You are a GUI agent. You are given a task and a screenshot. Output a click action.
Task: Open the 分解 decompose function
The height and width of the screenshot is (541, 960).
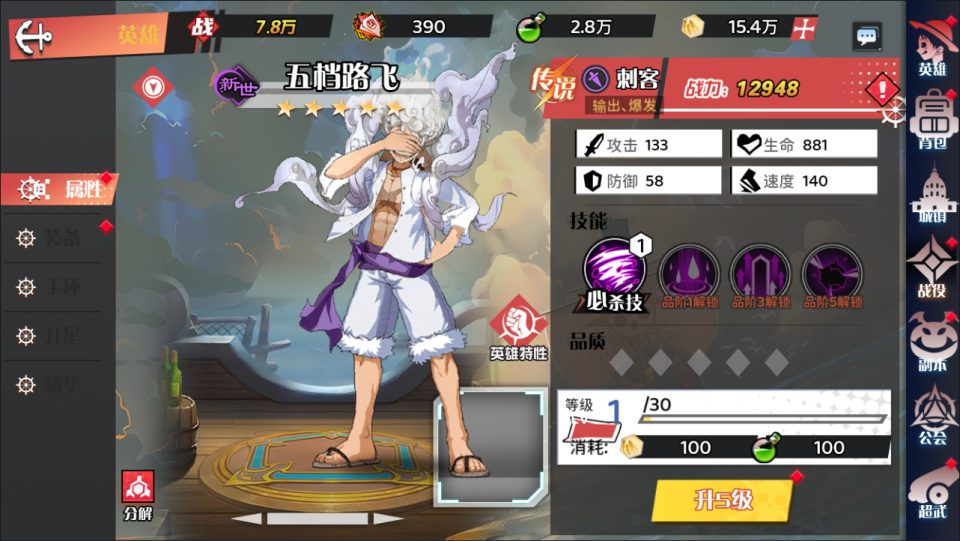[x=138, y=495]
